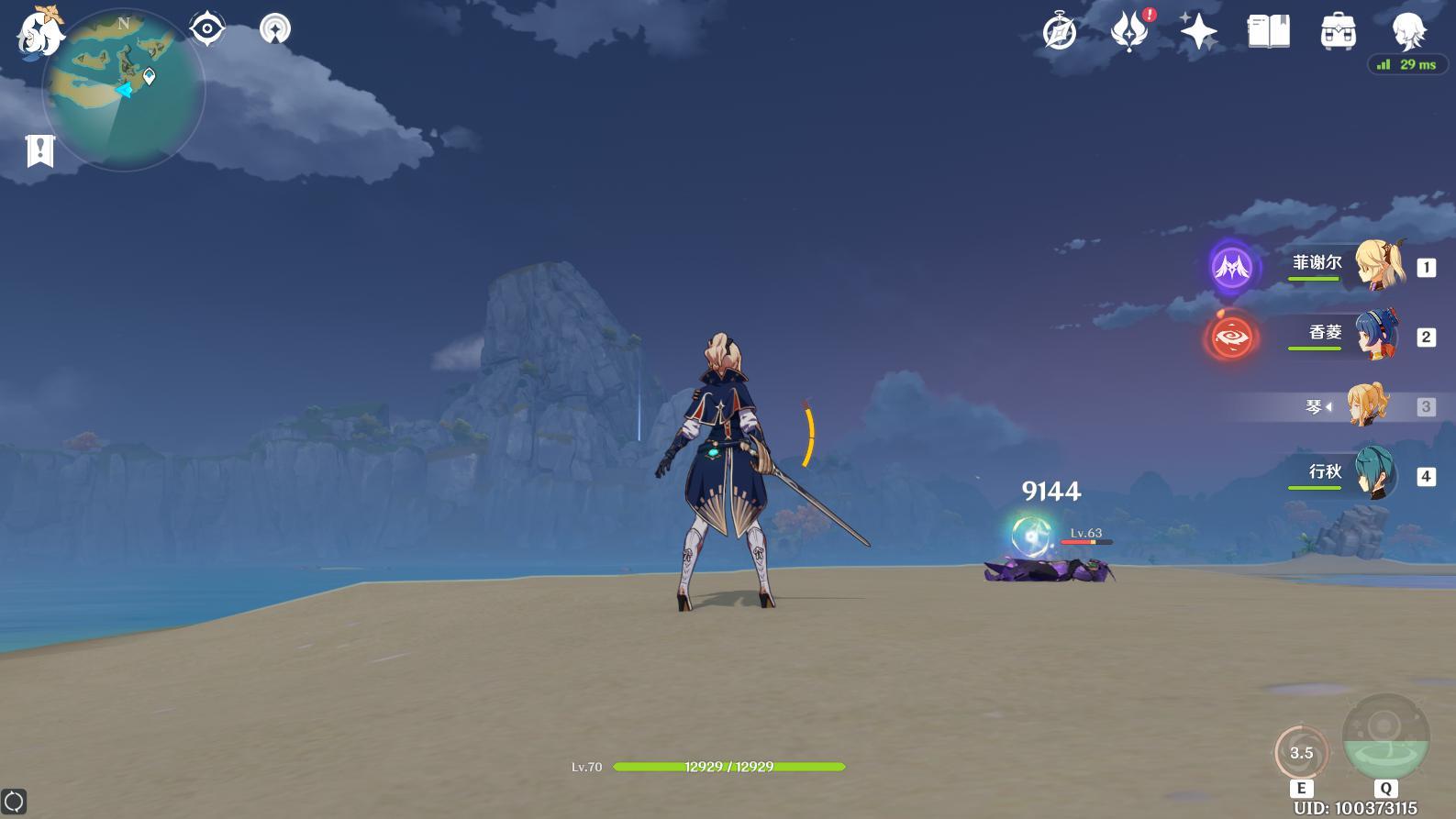Open the adventurer handbook book icon

pyautogui.click(x=1269, y=32)
